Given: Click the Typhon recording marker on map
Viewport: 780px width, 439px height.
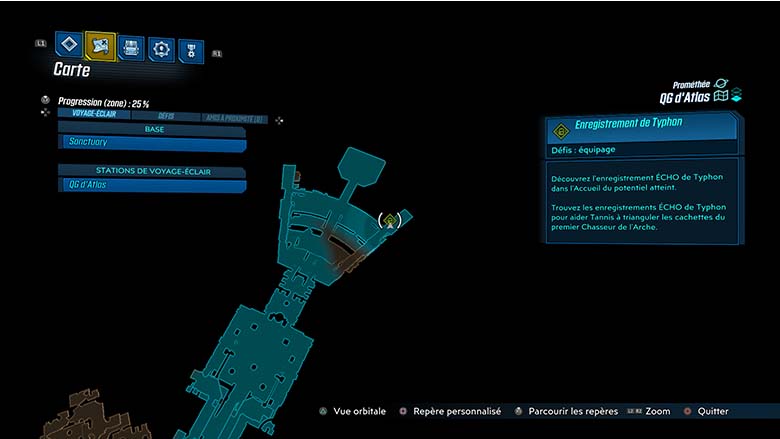Looking at the screenshot, I should coord(391,219).
